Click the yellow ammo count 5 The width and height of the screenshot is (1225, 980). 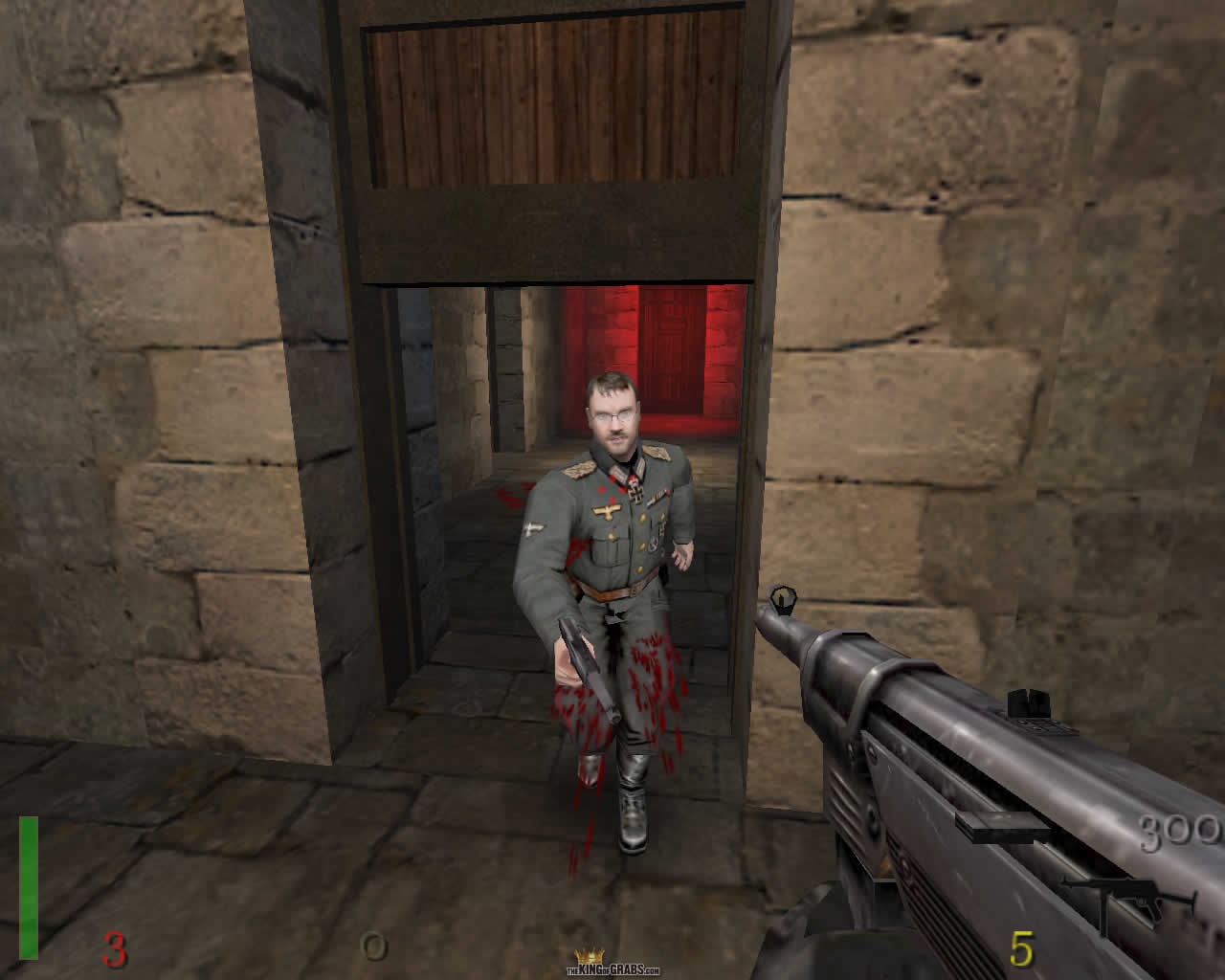[1021, 947]
